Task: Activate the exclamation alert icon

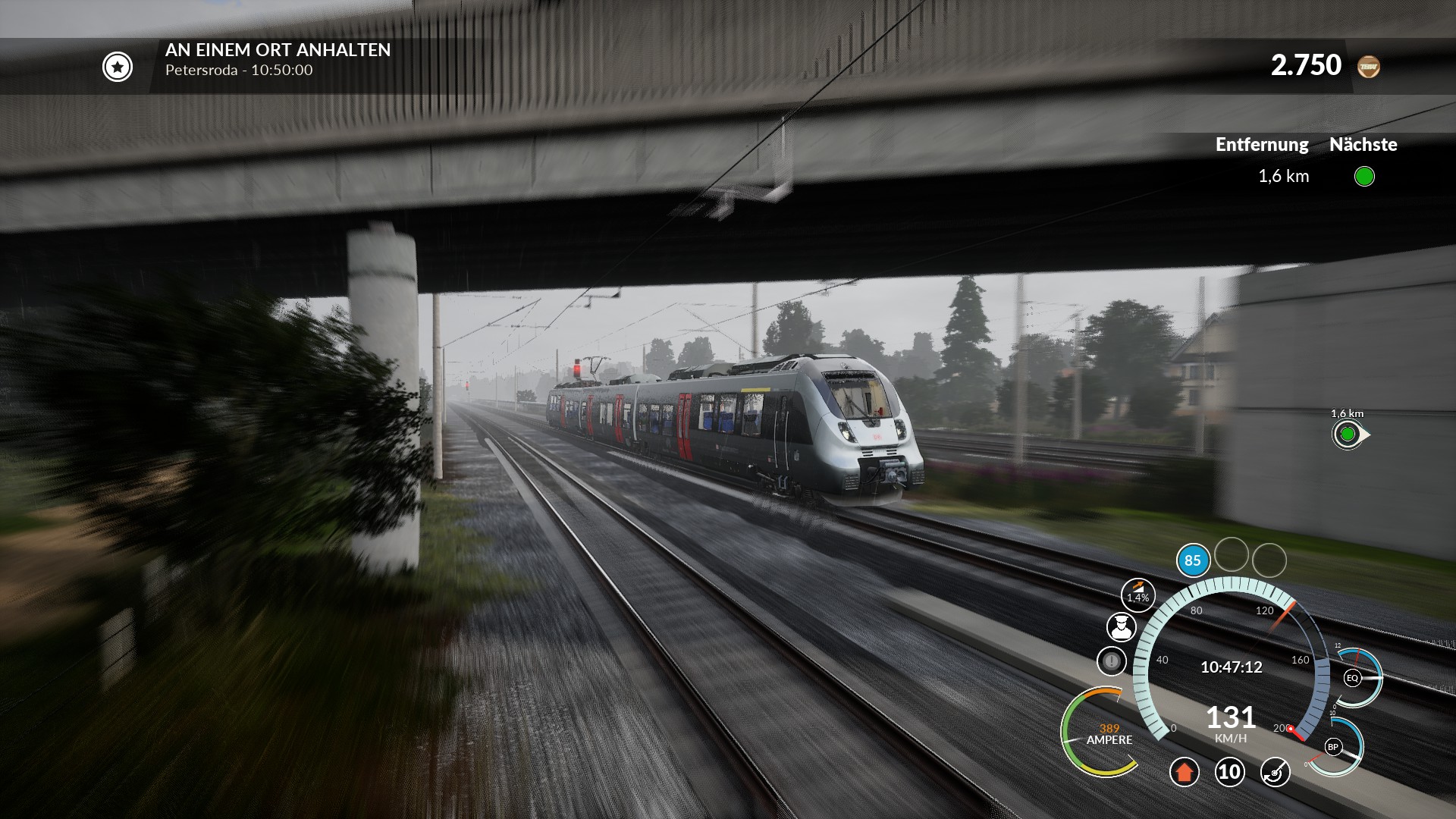Action: point(1112,661)
